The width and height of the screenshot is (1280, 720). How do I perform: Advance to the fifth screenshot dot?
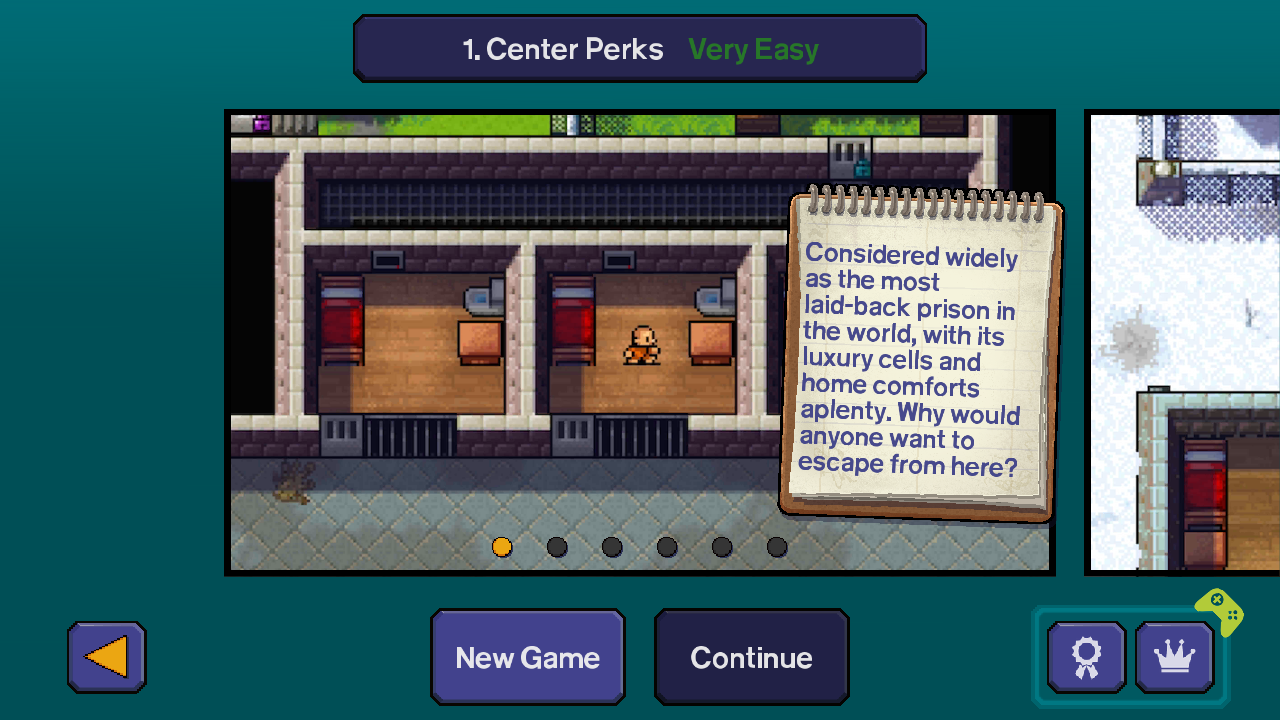pyautogui.click(x=722, y=547)
